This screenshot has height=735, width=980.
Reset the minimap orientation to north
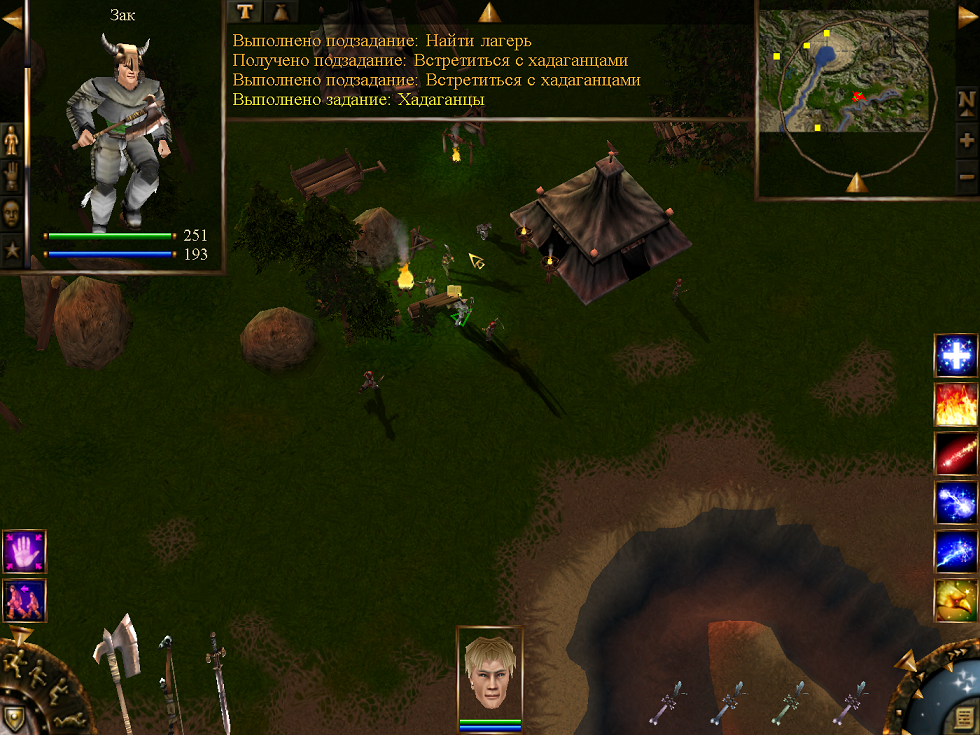click(966, 100)
